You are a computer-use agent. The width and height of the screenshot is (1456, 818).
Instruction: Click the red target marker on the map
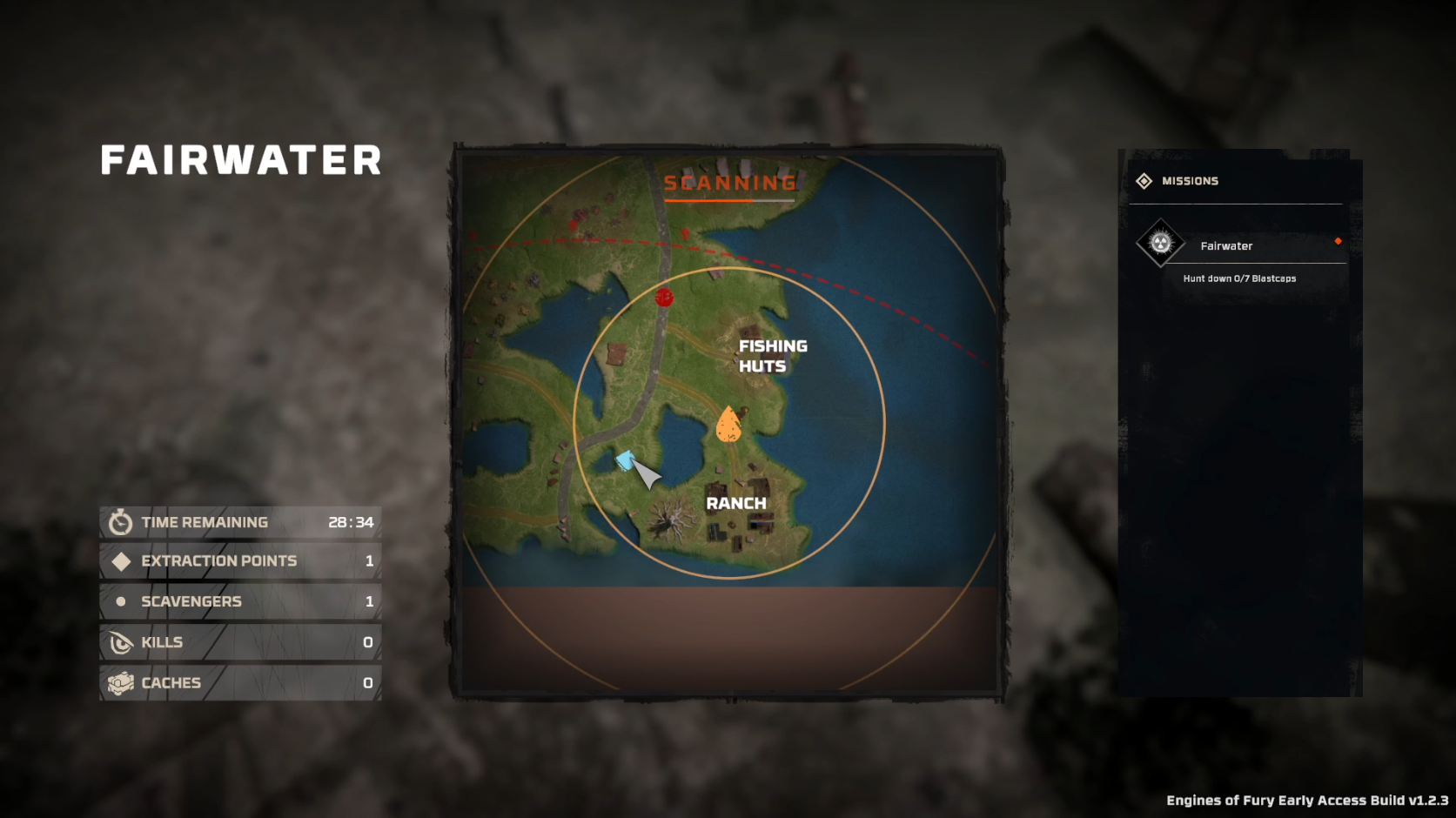[664, 298]
